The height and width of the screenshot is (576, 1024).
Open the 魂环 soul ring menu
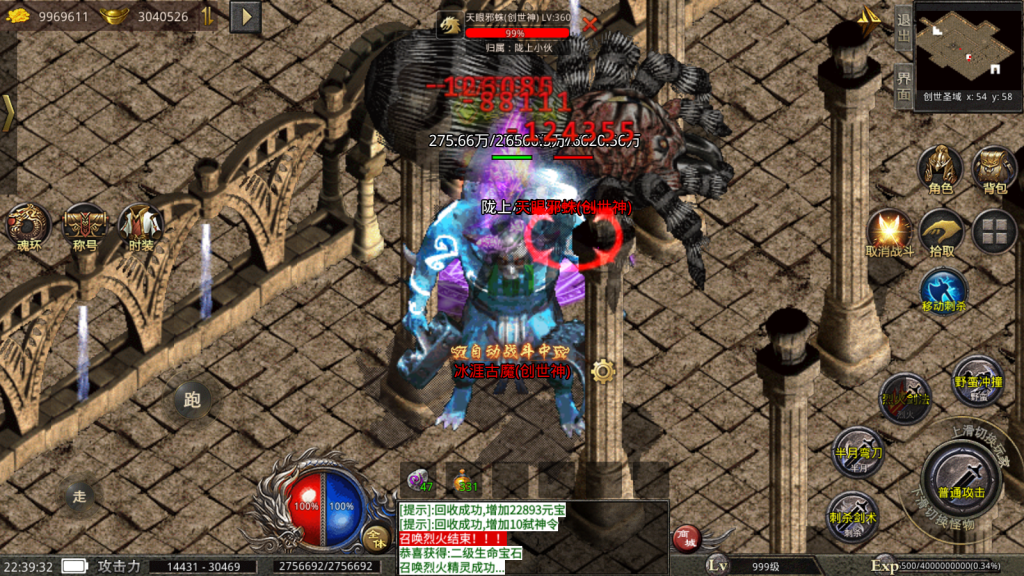(x=30, y=227)
